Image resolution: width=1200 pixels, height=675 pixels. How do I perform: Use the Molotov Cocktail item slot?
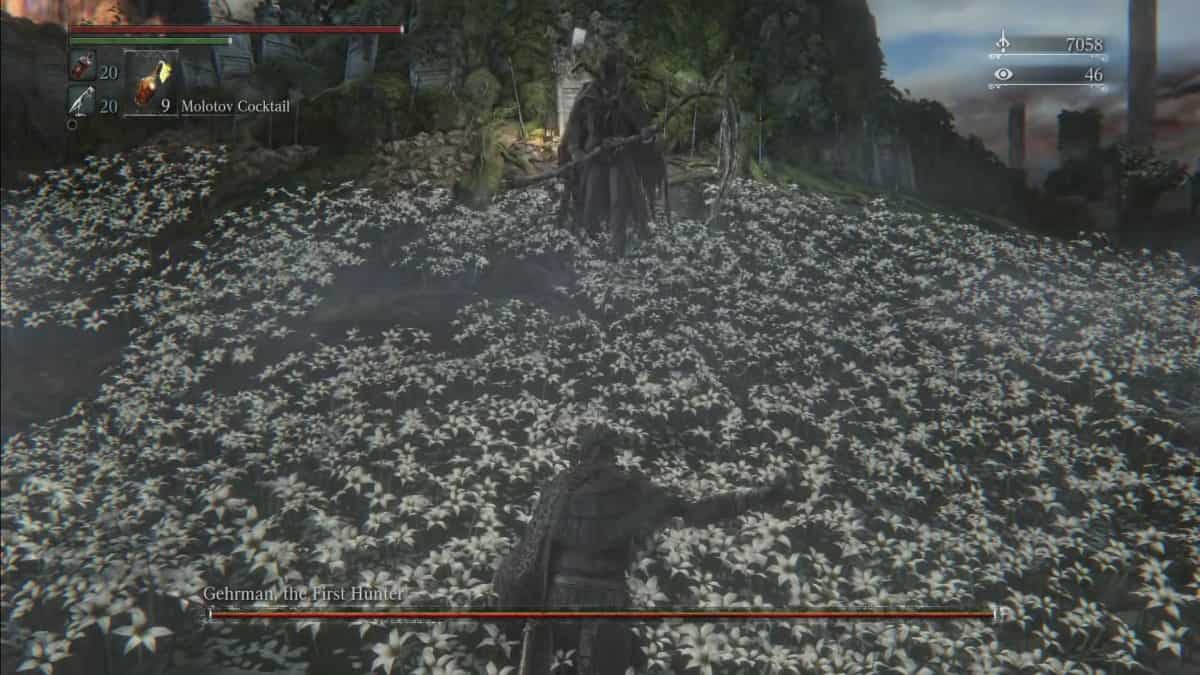151,84
